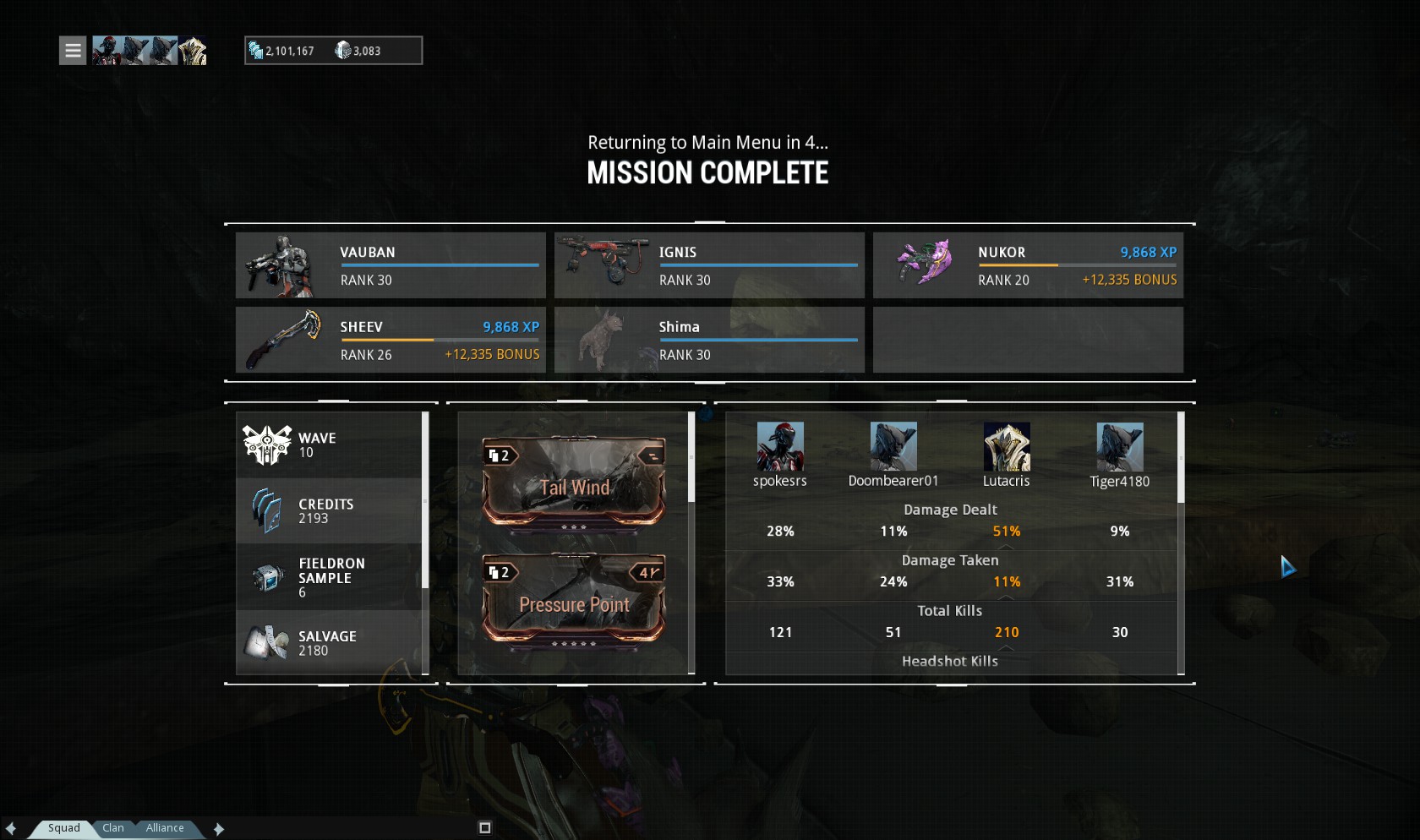Open the hamburger menu button
The image size is (1420, 840).
pos(73,51)
